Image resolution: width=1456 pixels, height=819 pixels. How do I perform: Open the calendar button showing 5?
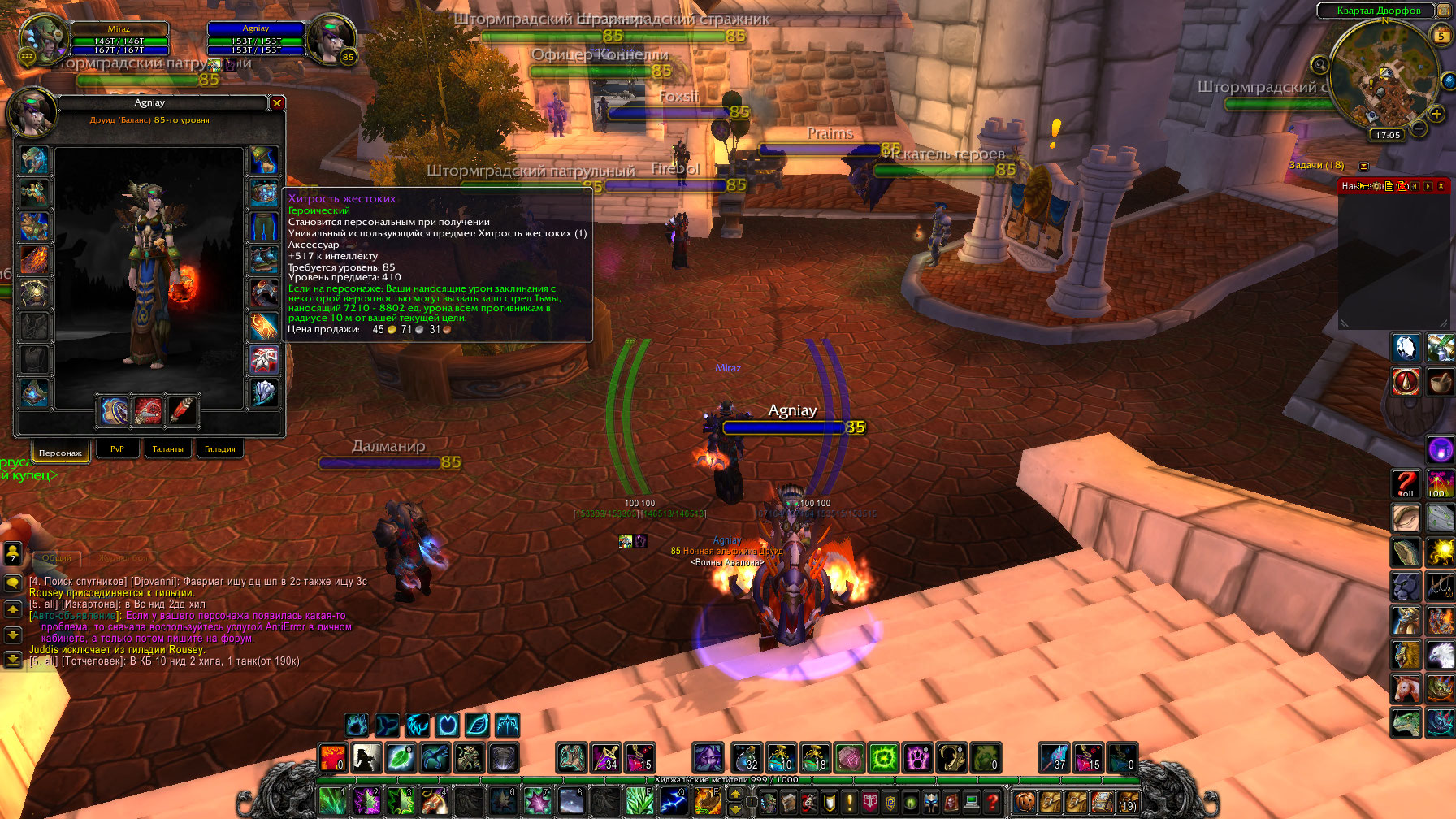(x=1441, y=36)
